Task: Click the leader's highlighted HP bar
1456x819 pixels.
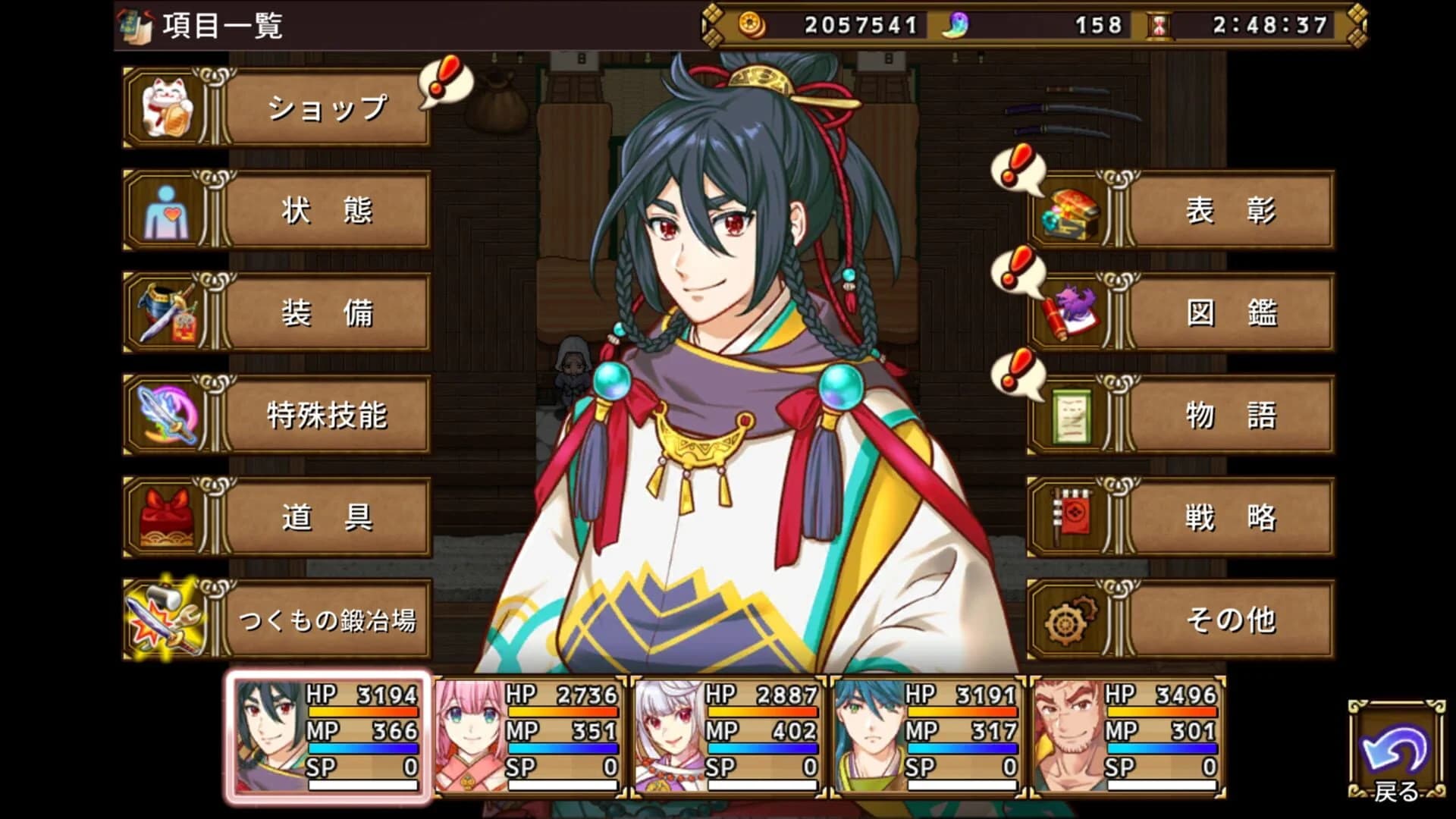Action: pyautogui.click(x=364, y=714)
